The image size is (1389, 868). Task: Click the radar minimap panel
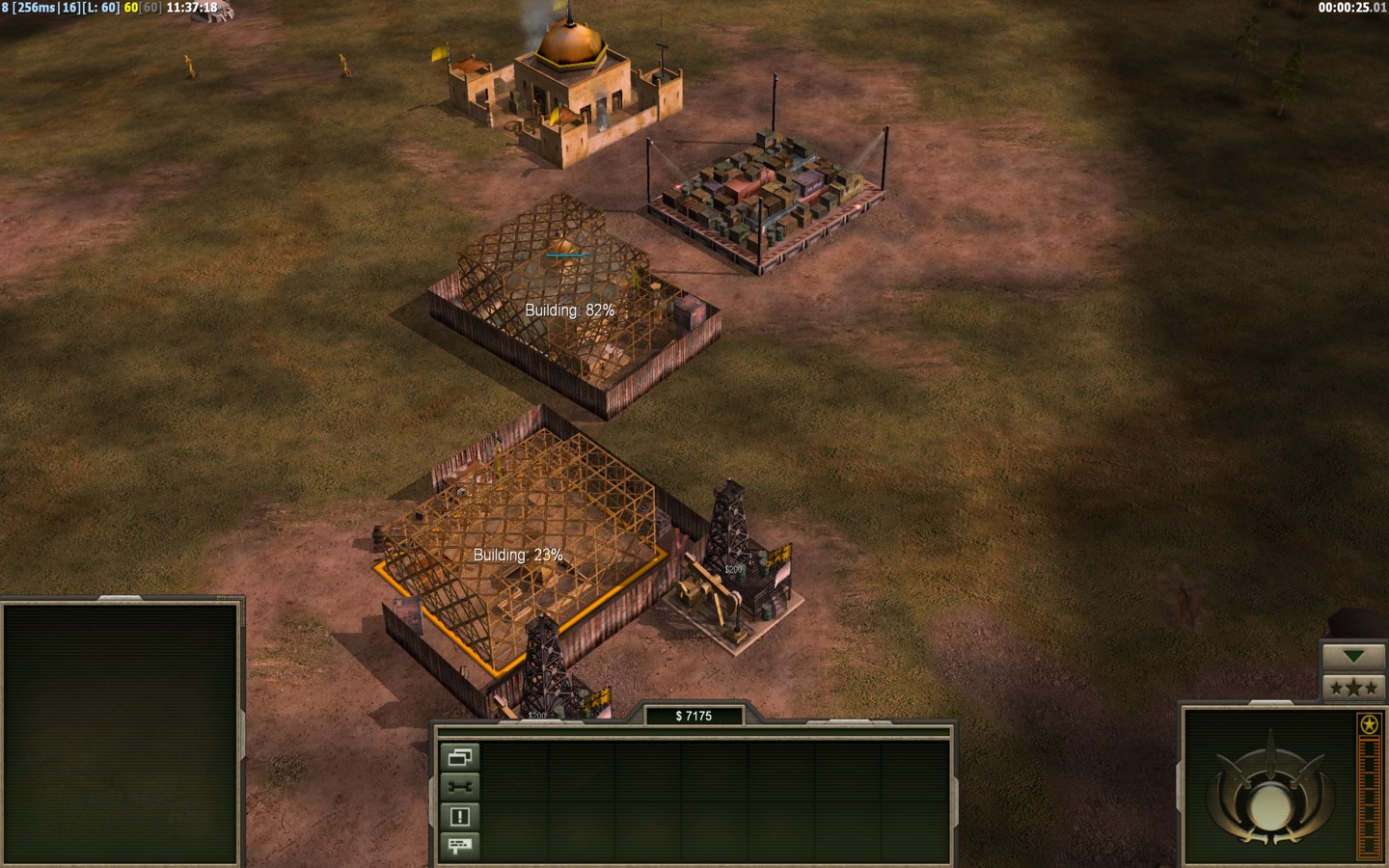click(x=121, y=733)
